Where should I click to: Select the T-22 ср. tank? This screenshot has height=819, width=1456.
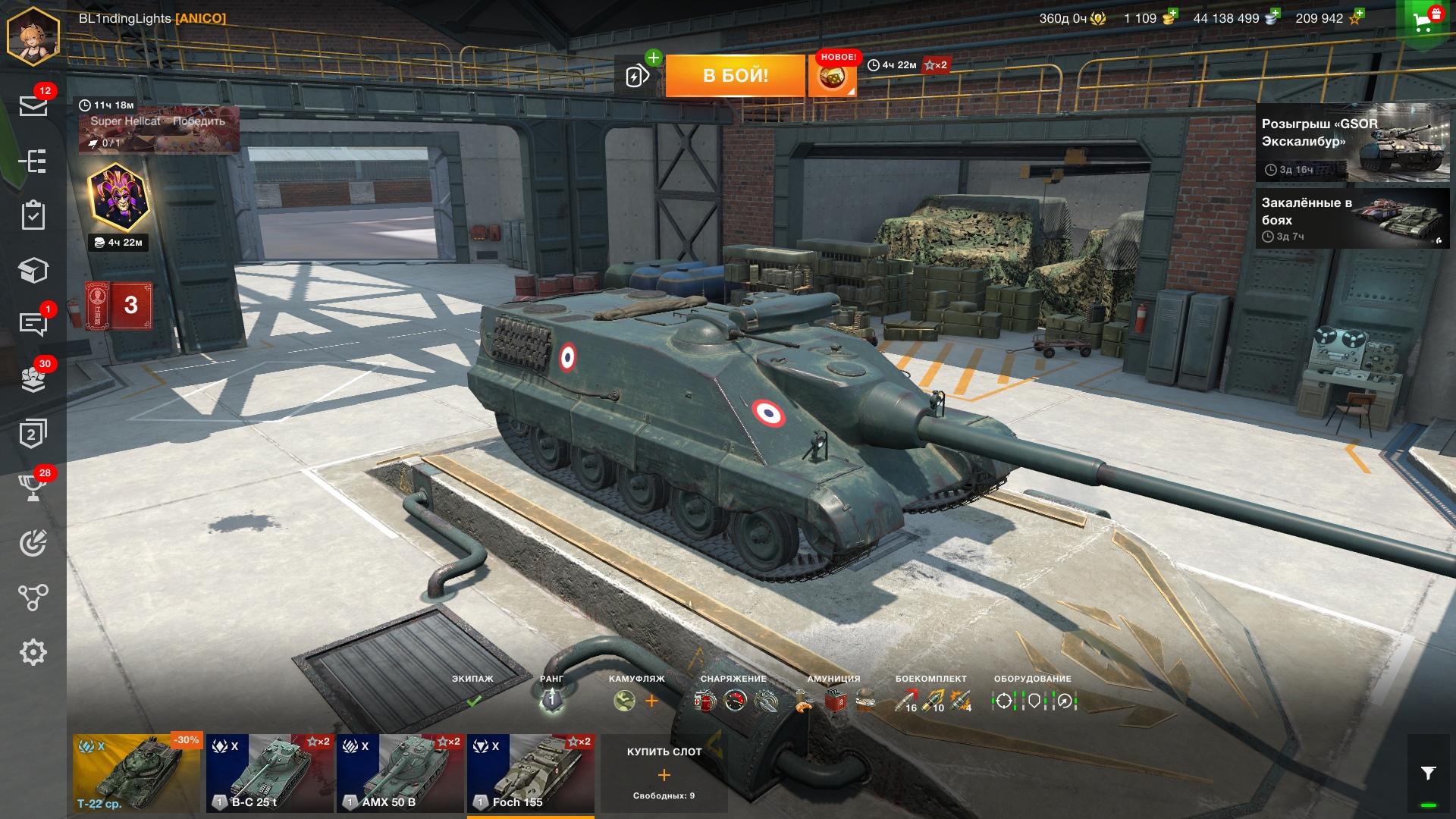(136, 773)
